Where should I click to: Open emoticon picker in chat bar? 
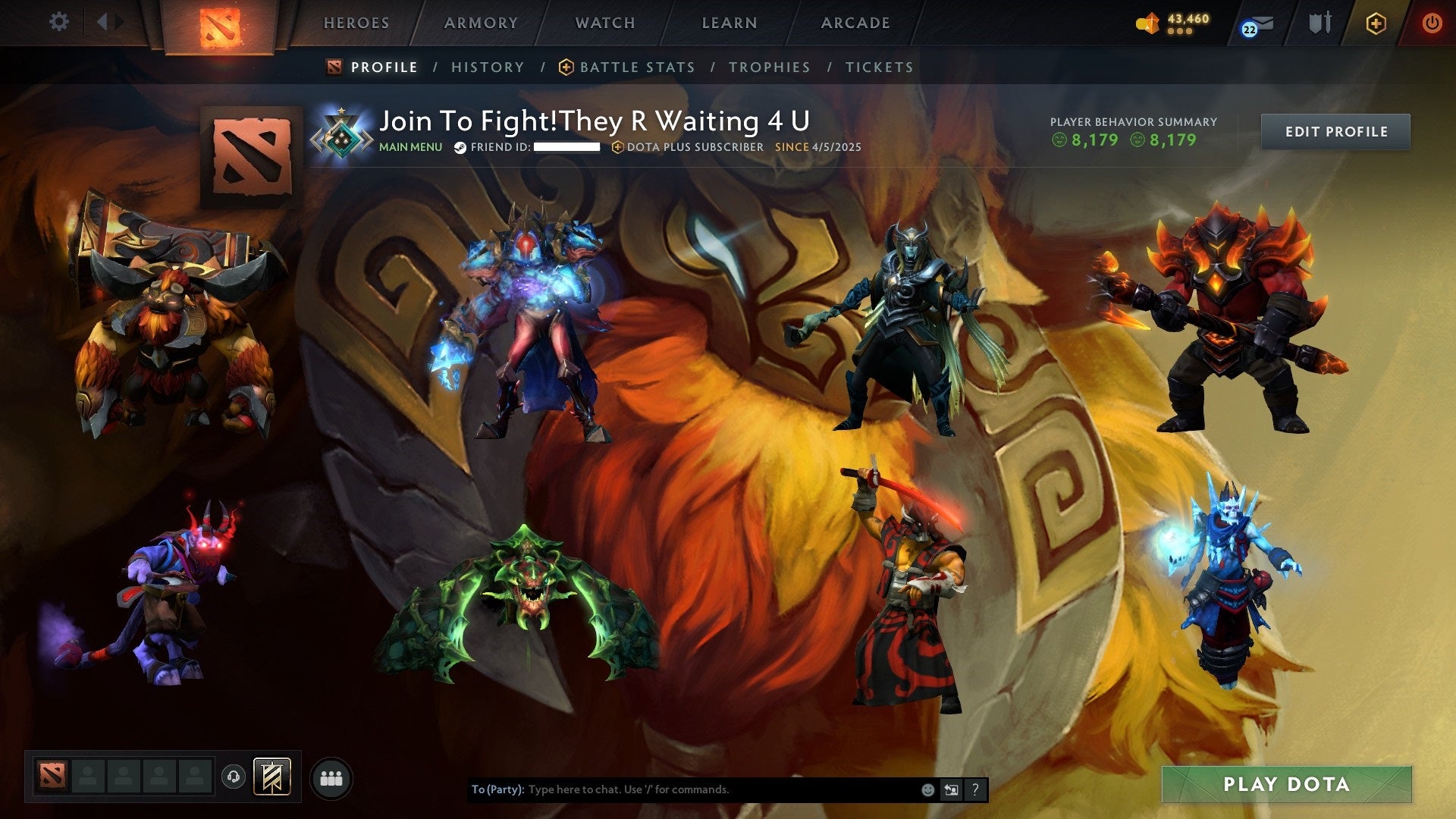[927, 789]
